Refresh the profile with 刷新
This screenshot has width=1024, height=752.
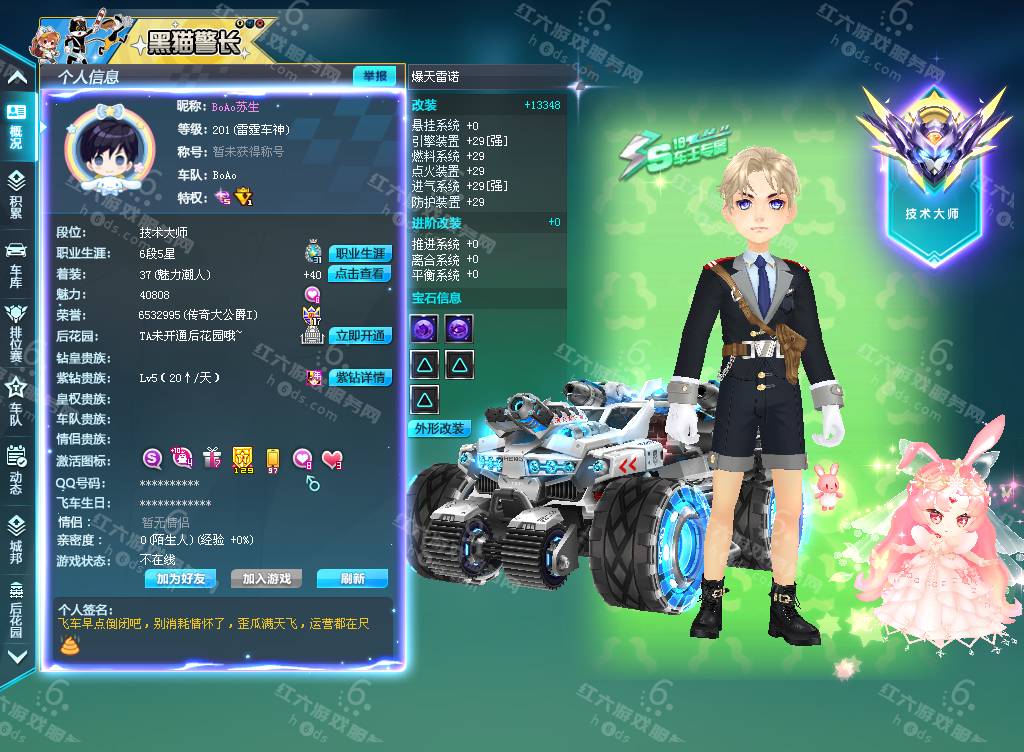pyautogui.click(x=352, y=579)
